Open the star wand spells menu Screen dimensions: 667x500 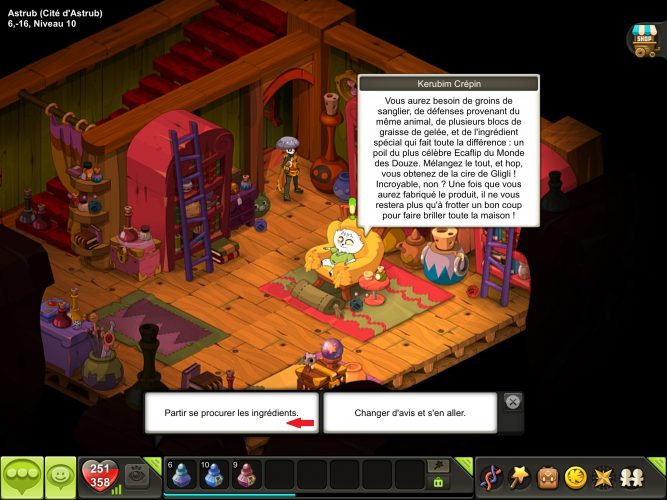(x=520, y=477)
